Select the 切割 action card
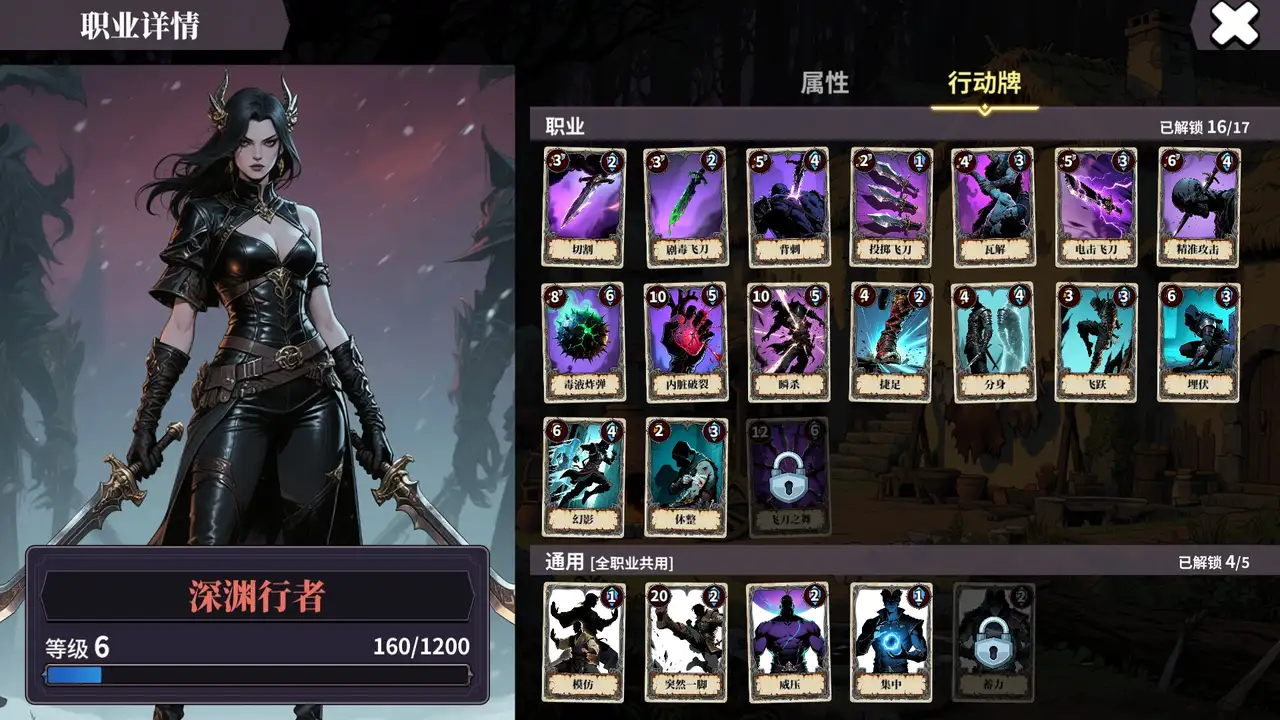1280x720 pixels. pyautogui.click(x=583, y=205)
